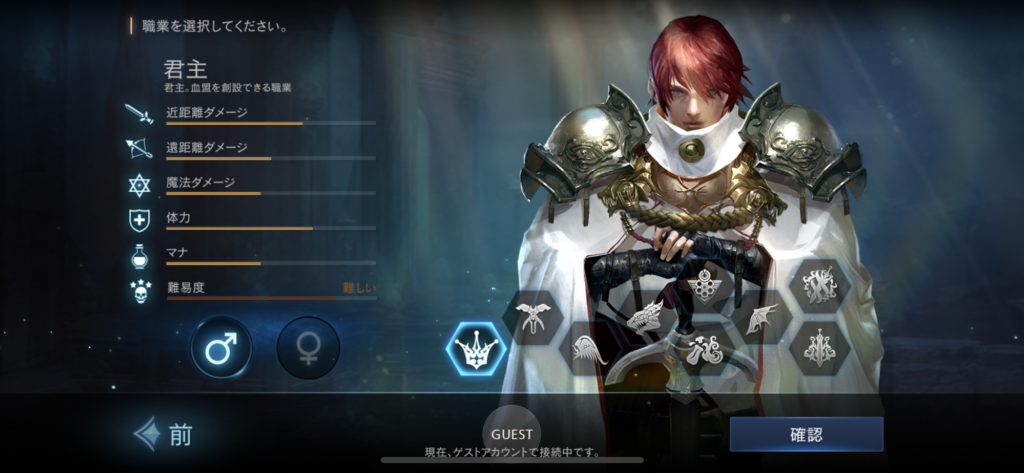The width and height of the screenshot is (1024, 473).
Task: Go back with the 前 button
Action: coord(164,434)
